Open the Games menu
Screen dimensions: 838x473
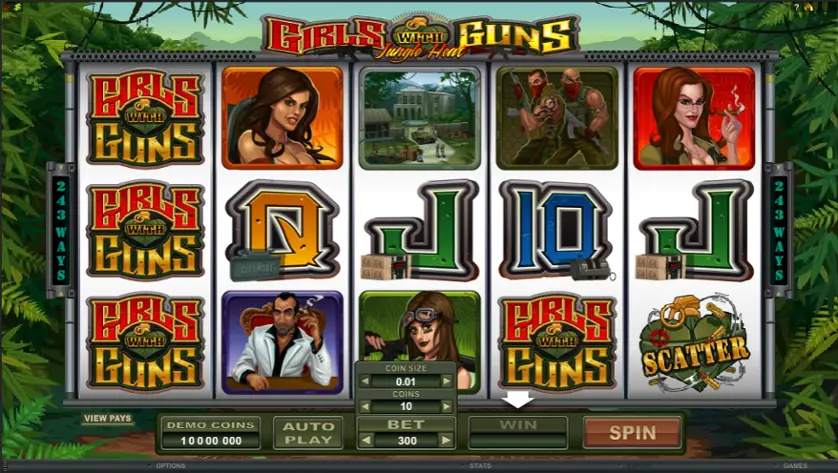click(795, 466)
